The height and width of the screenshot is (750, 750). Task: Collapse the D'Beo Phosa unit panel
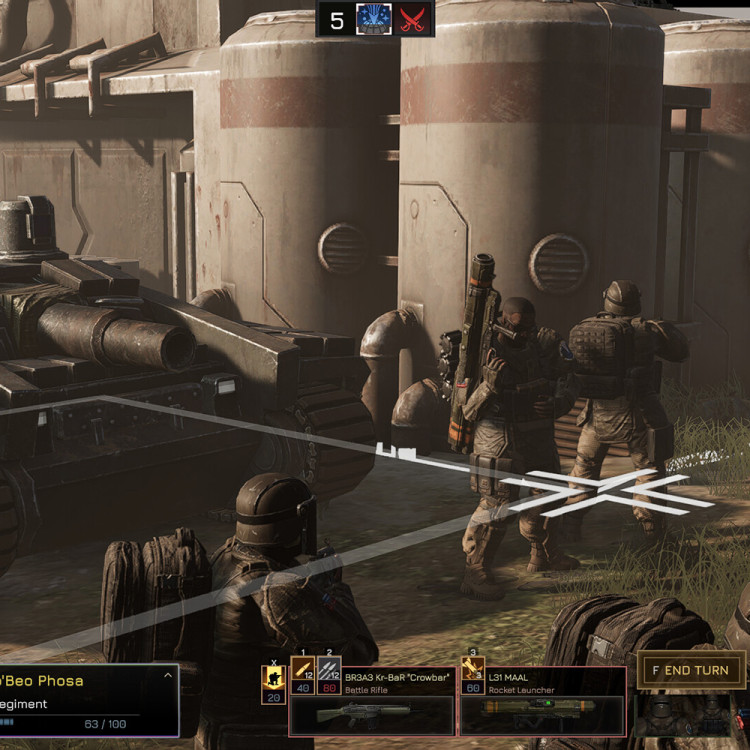168,676
